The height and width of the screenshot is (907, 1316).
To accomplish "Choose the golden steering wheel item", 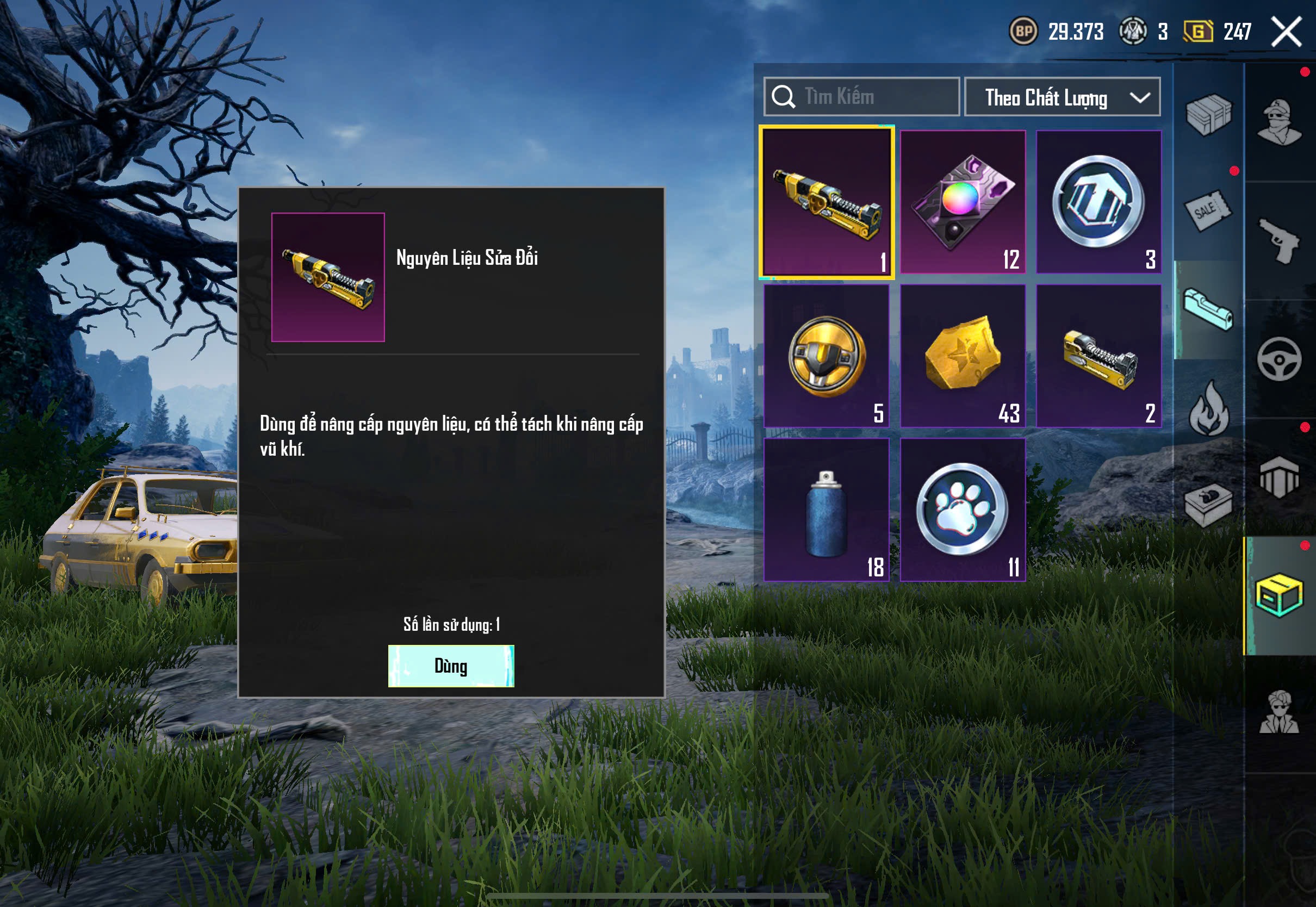I will (826, 356).
